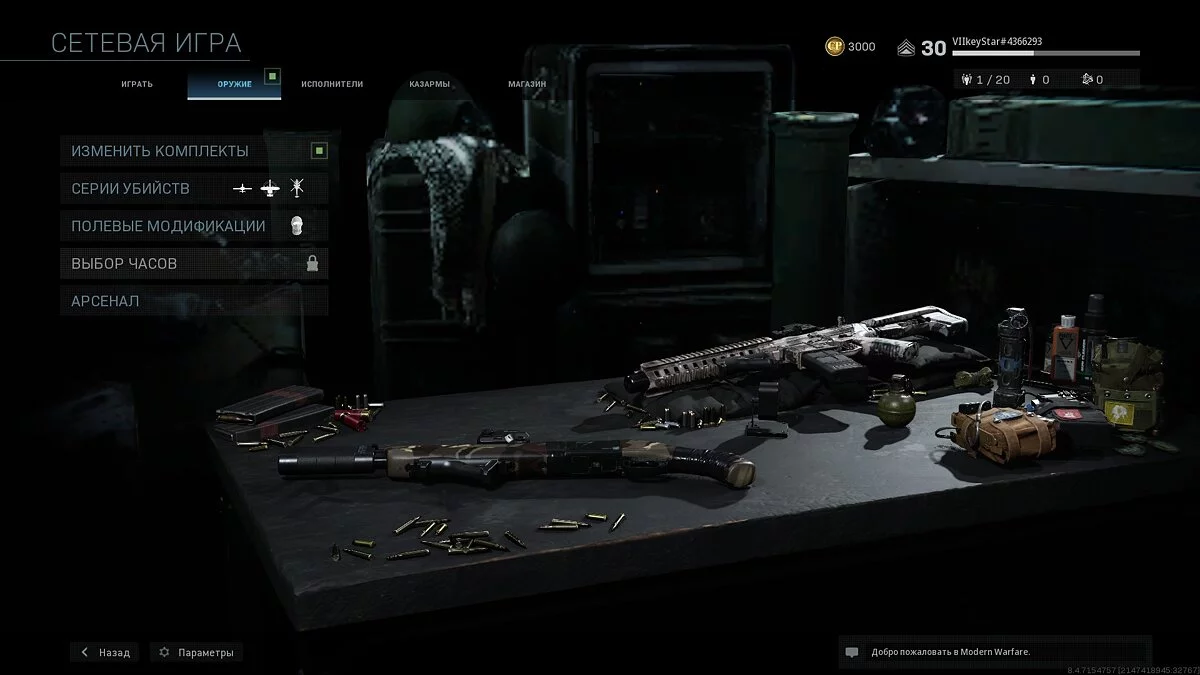
Task: Click the Назад back button
Action: 105,652
